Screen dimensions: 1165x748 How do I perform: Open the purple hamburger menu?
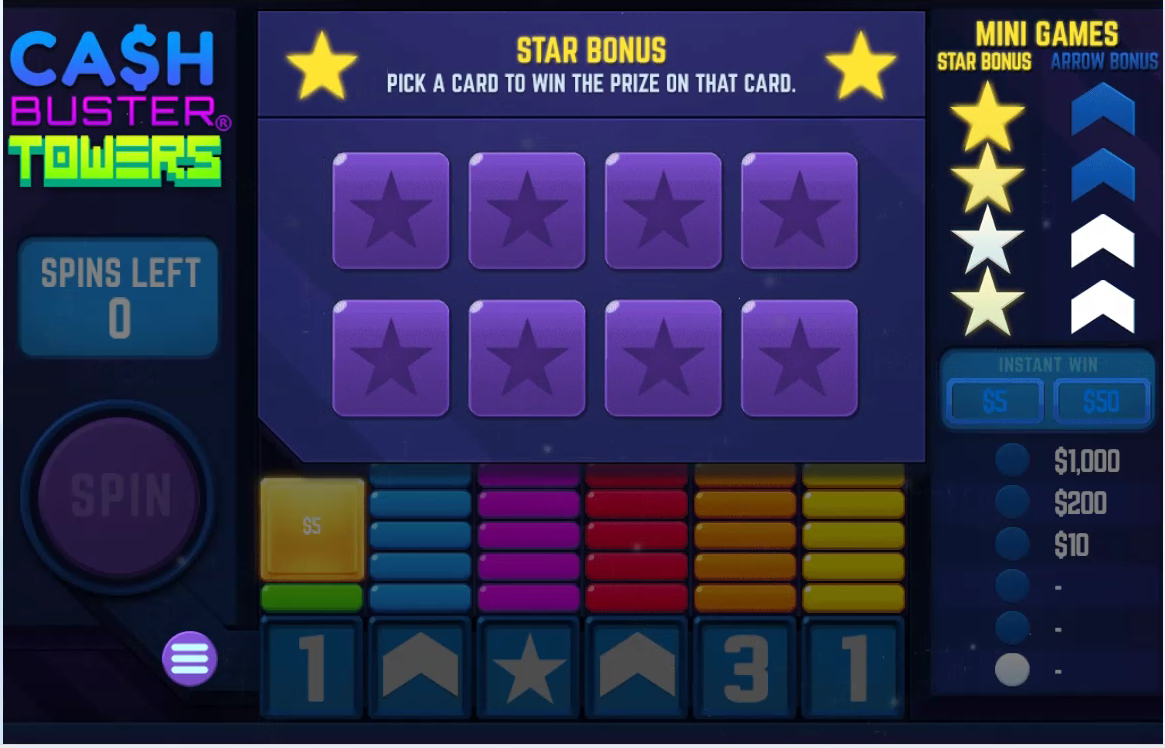[189, 659]
